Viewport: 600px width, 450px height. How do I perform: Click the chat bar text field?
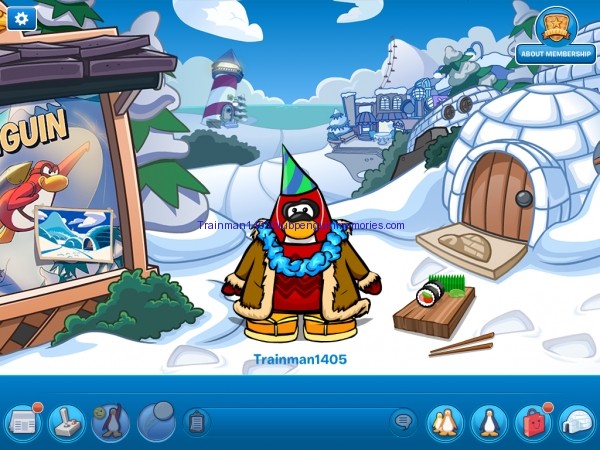[x=300, y=421]
